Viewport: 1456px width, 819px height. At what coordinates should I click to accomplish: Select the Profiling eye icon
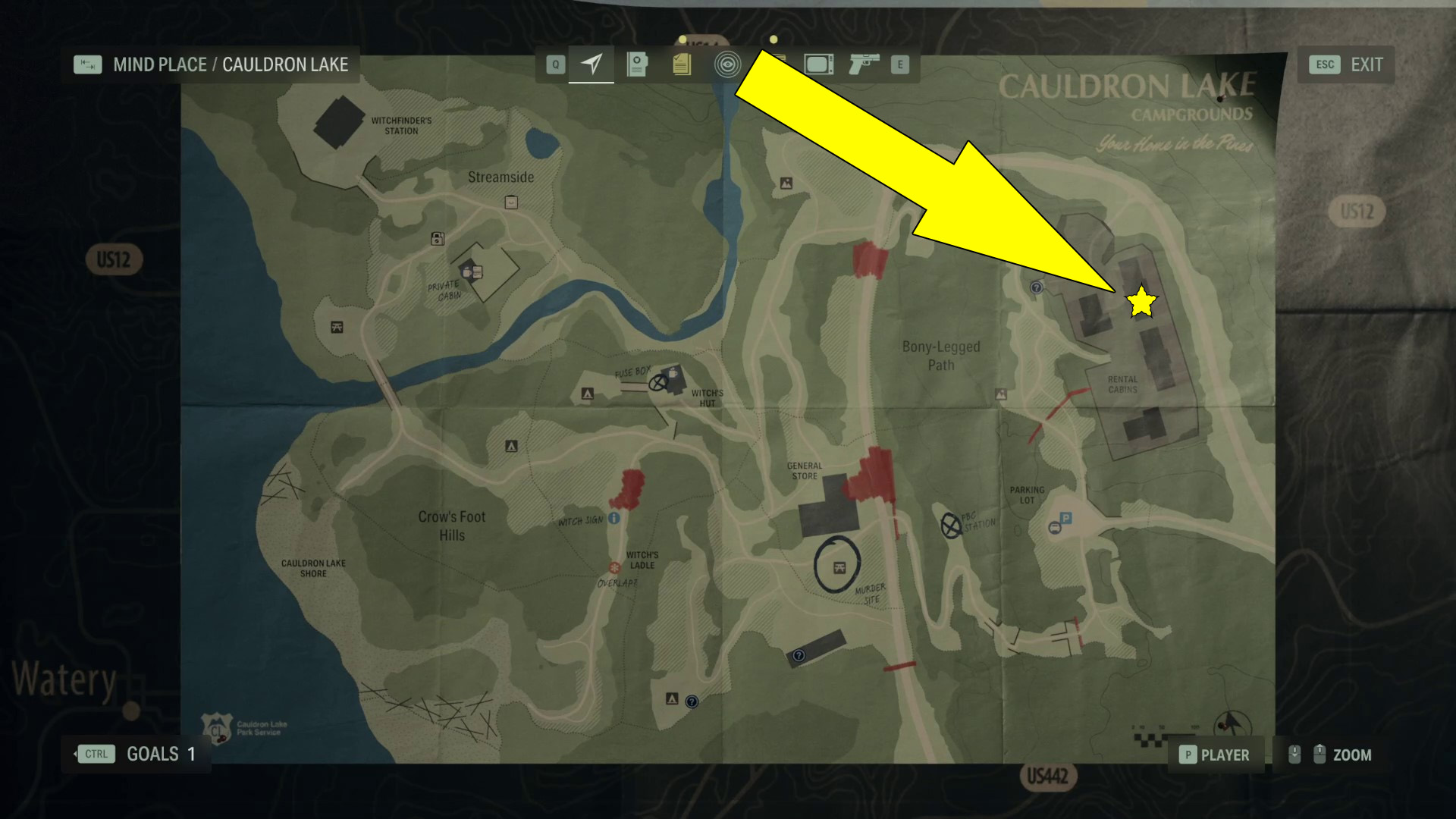727,64
